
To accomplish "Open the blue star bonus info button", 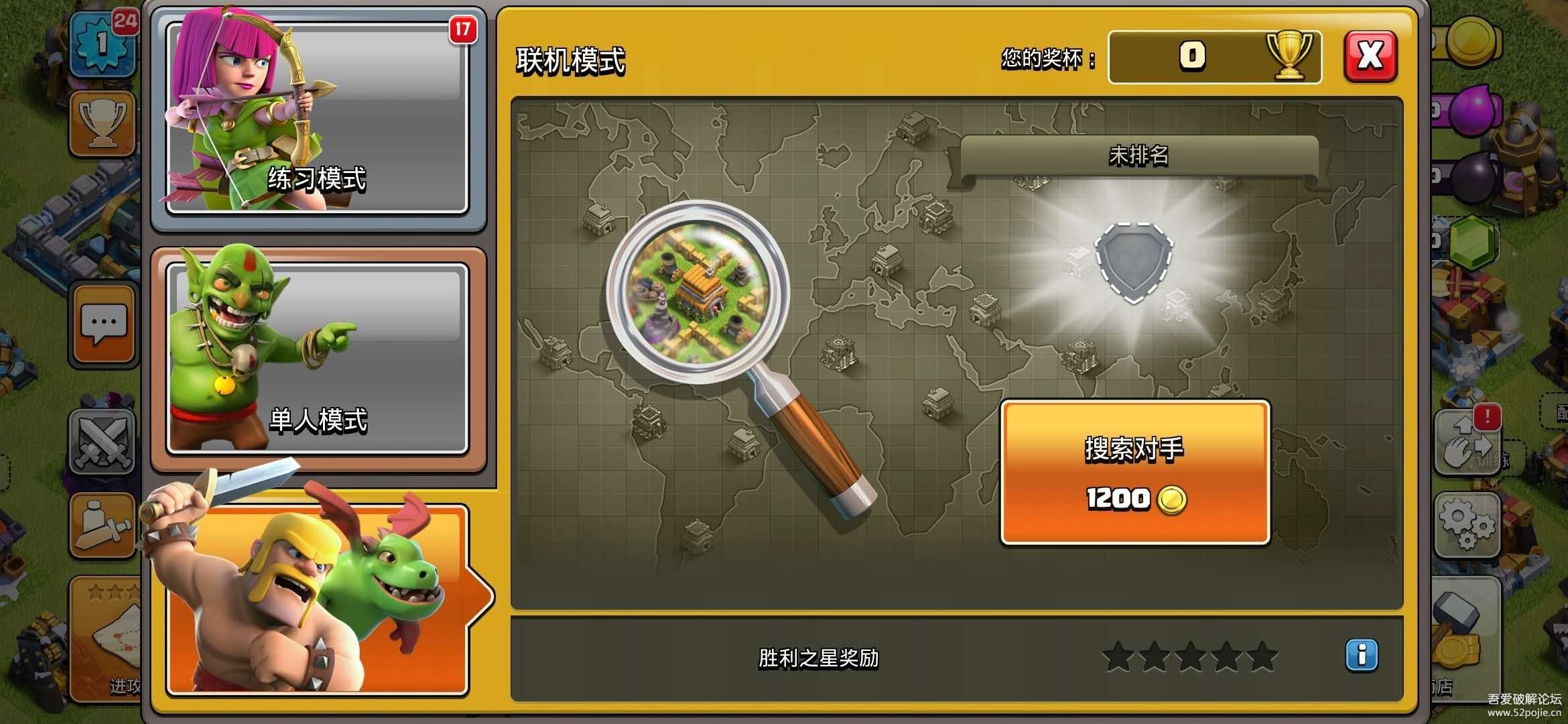I will click(1361, 655).
